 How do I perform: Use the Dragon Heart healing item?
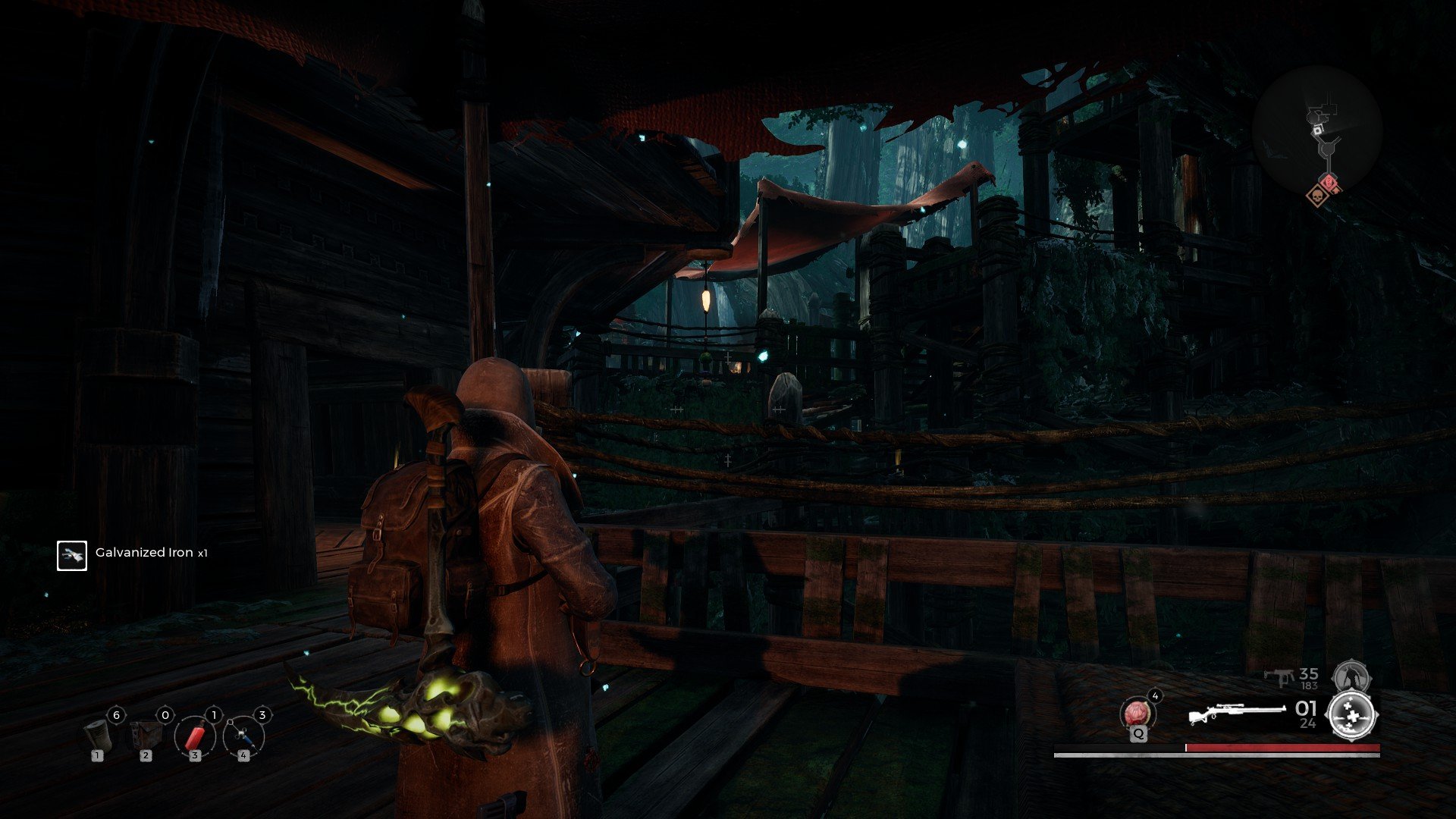click(1137, 714)
